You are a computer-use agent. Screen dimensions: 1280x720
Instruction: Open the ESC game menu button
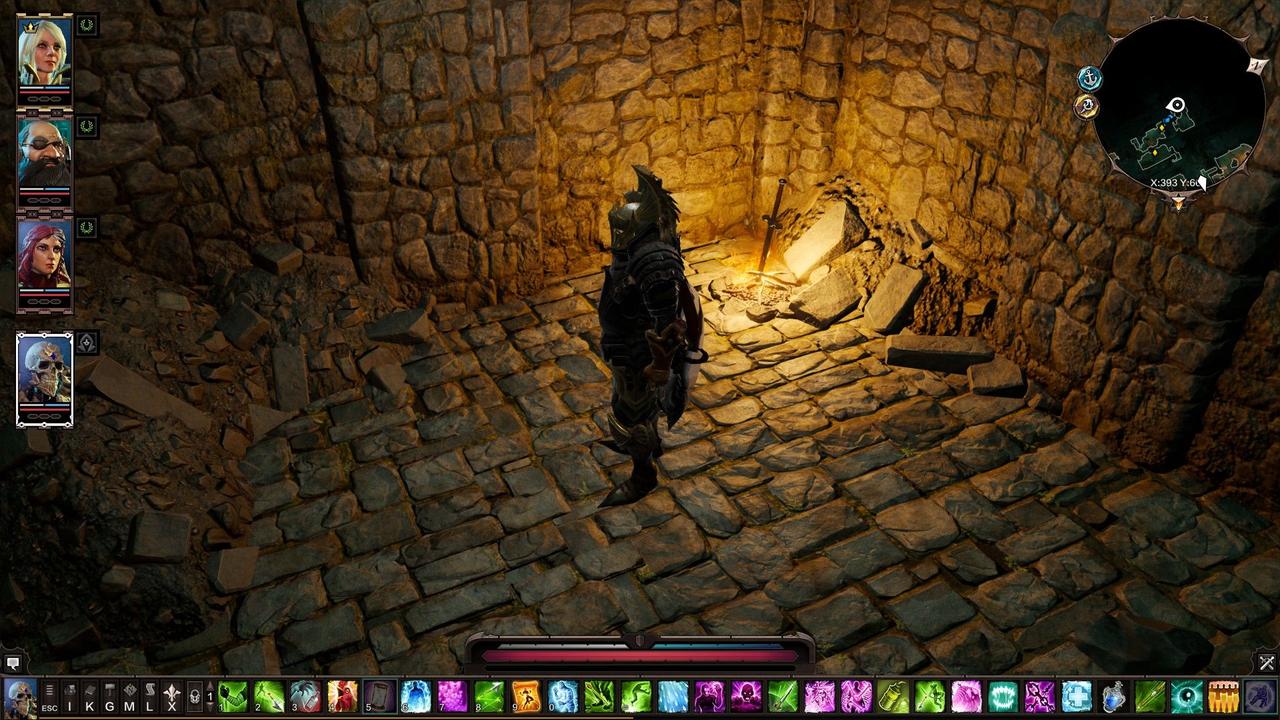(49, 695)
